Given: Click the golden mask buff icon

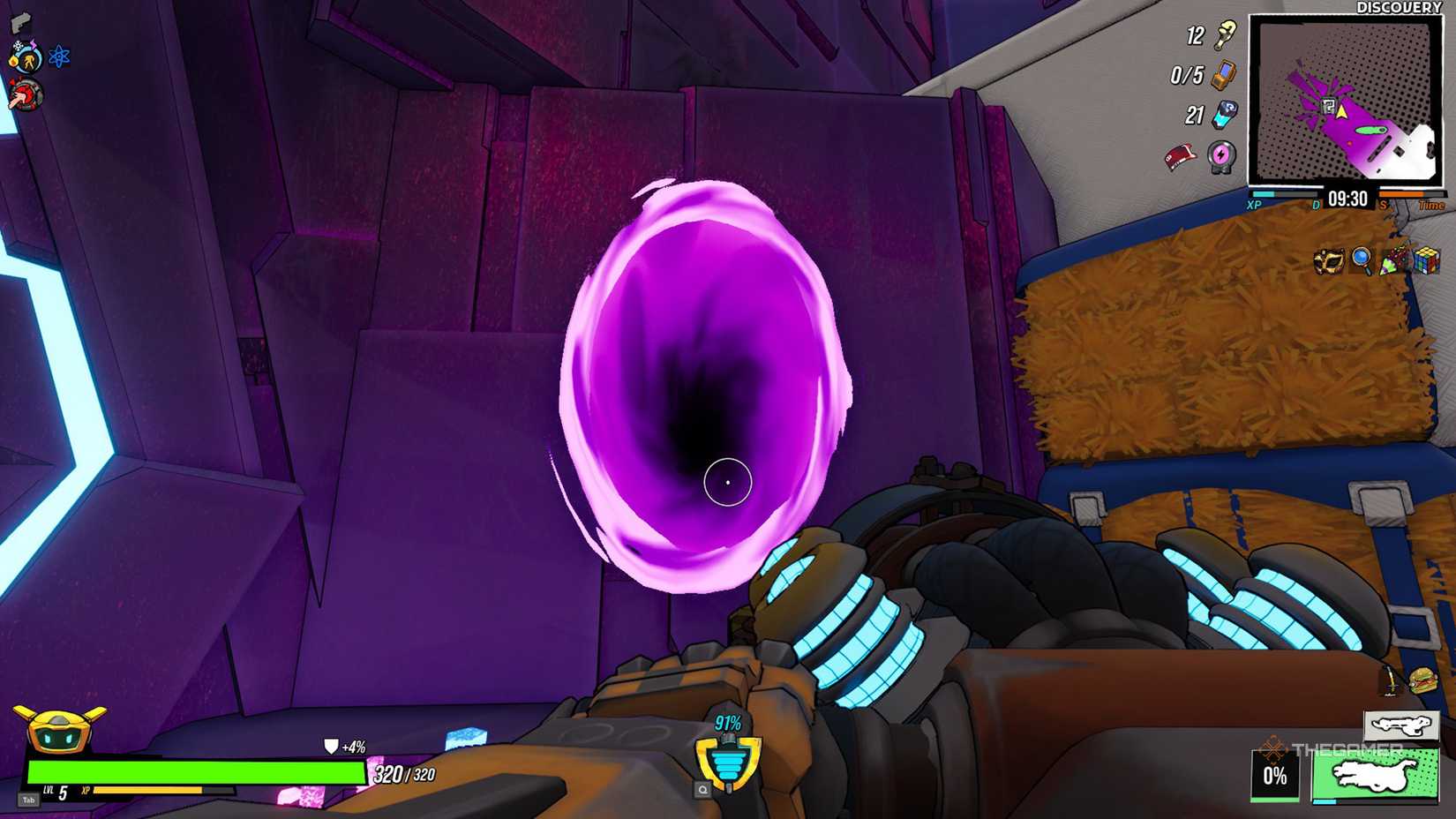Looking at the screenshot, I should (1328, 261).
